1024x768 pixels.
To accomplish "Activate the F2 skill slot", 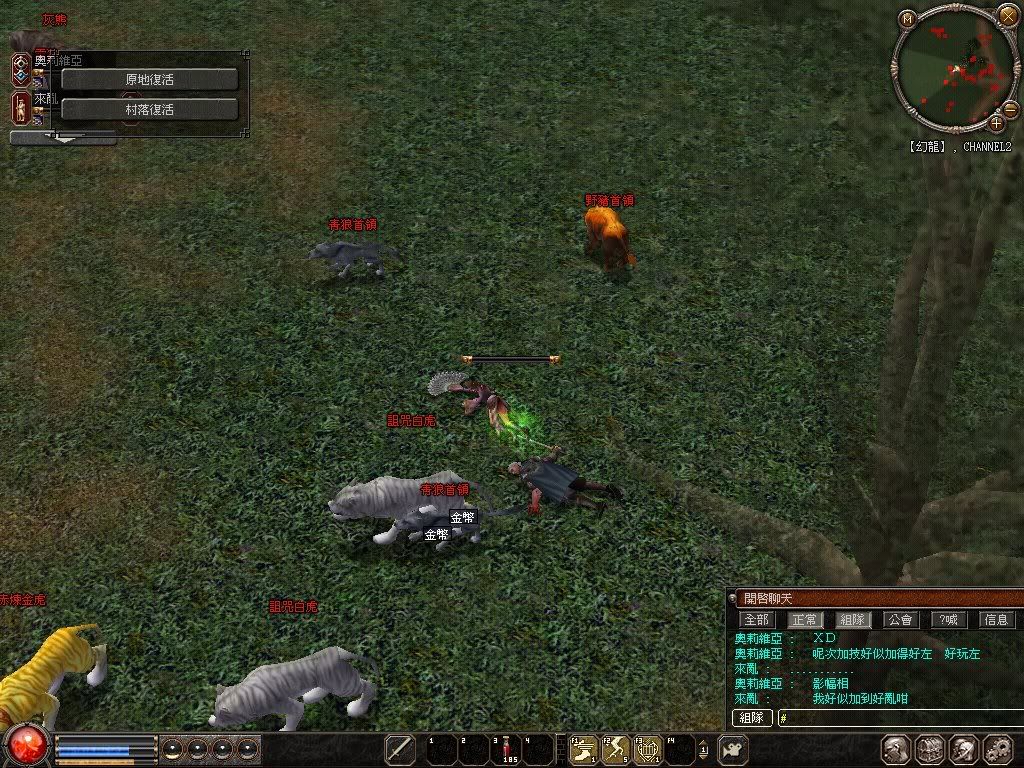I will (x=616, y=749).
